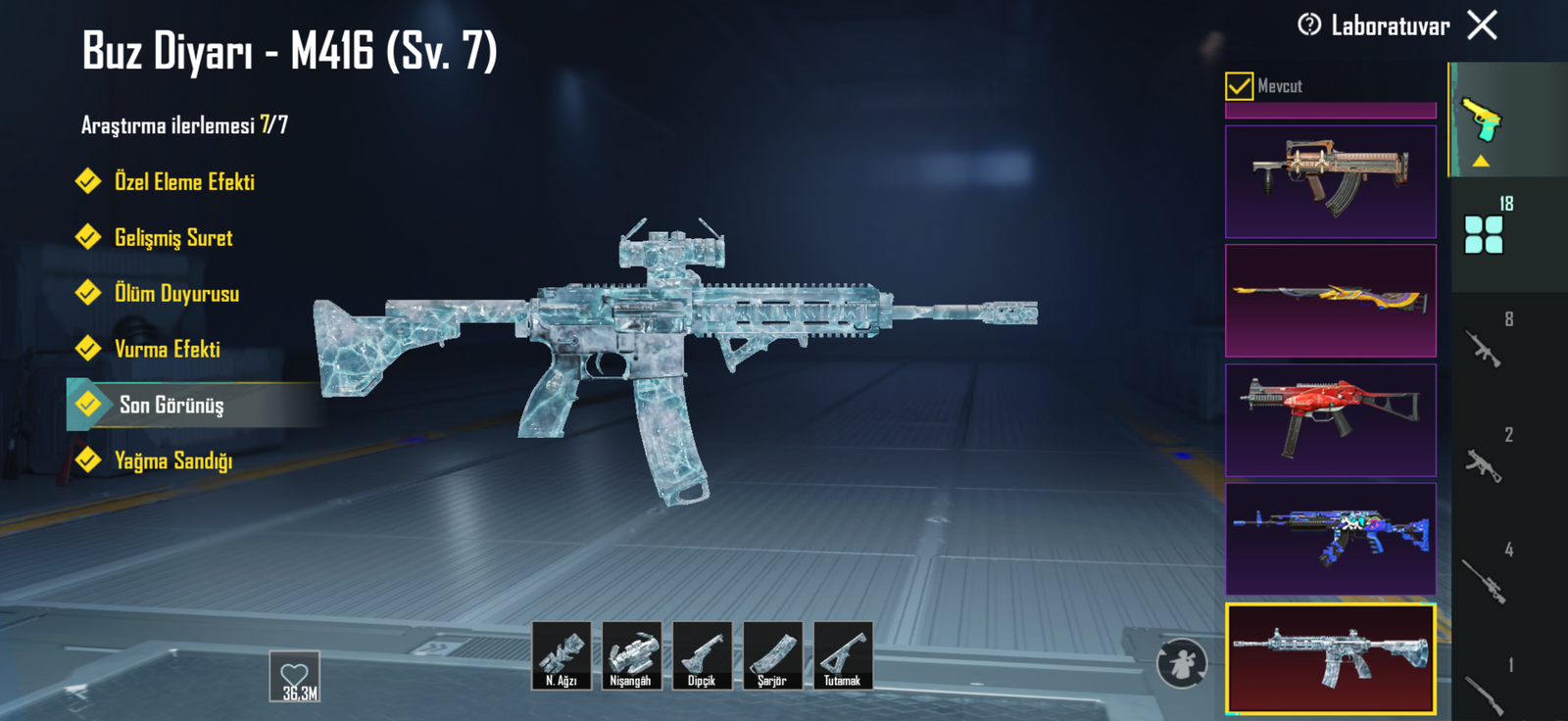Select Vurma Efekti research item
Screen dimensions: 1568x721
click(167, 350)
